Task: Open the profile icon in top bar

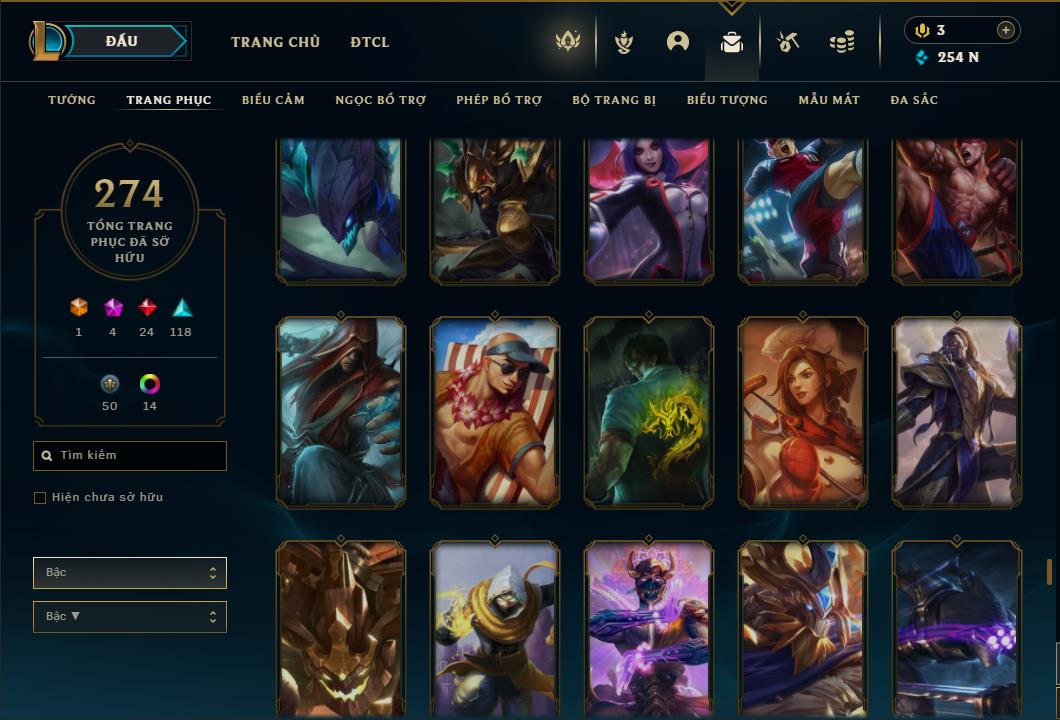Action: [678, 42]
